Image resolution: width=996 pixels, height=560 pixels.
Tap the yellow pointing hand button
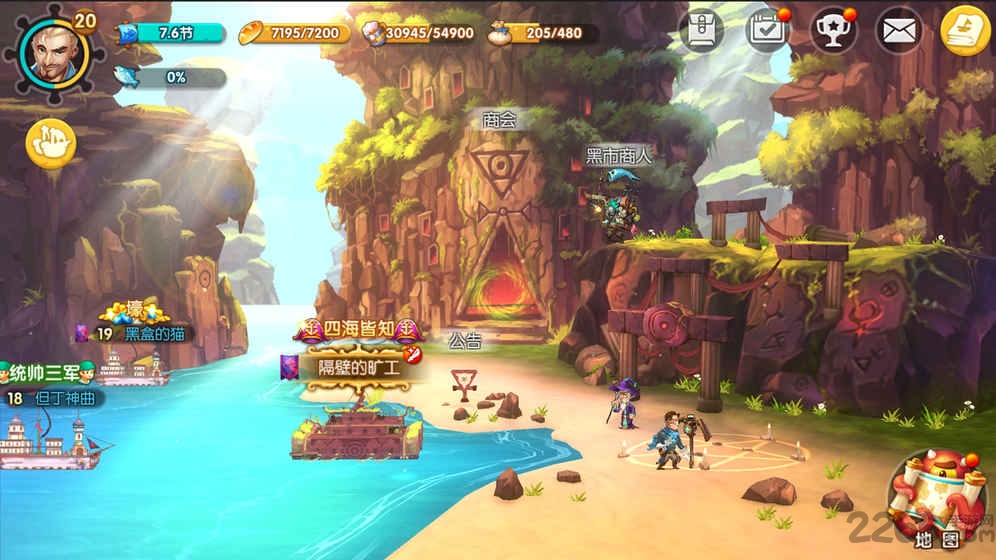pyautogui.click(x=51, y=144)
